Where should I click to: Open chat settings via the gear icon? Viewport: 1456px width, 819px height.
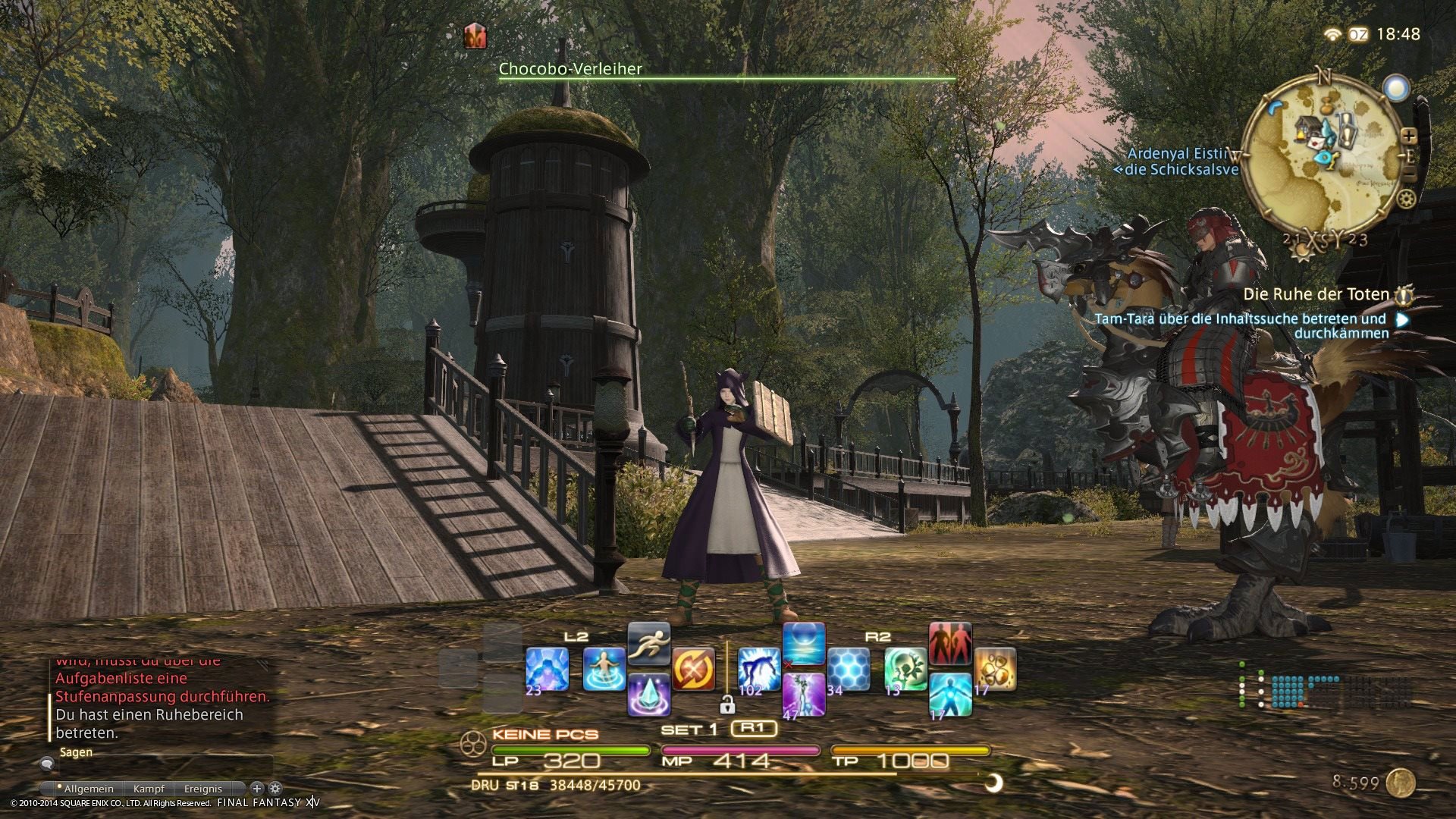click(275, 788)
